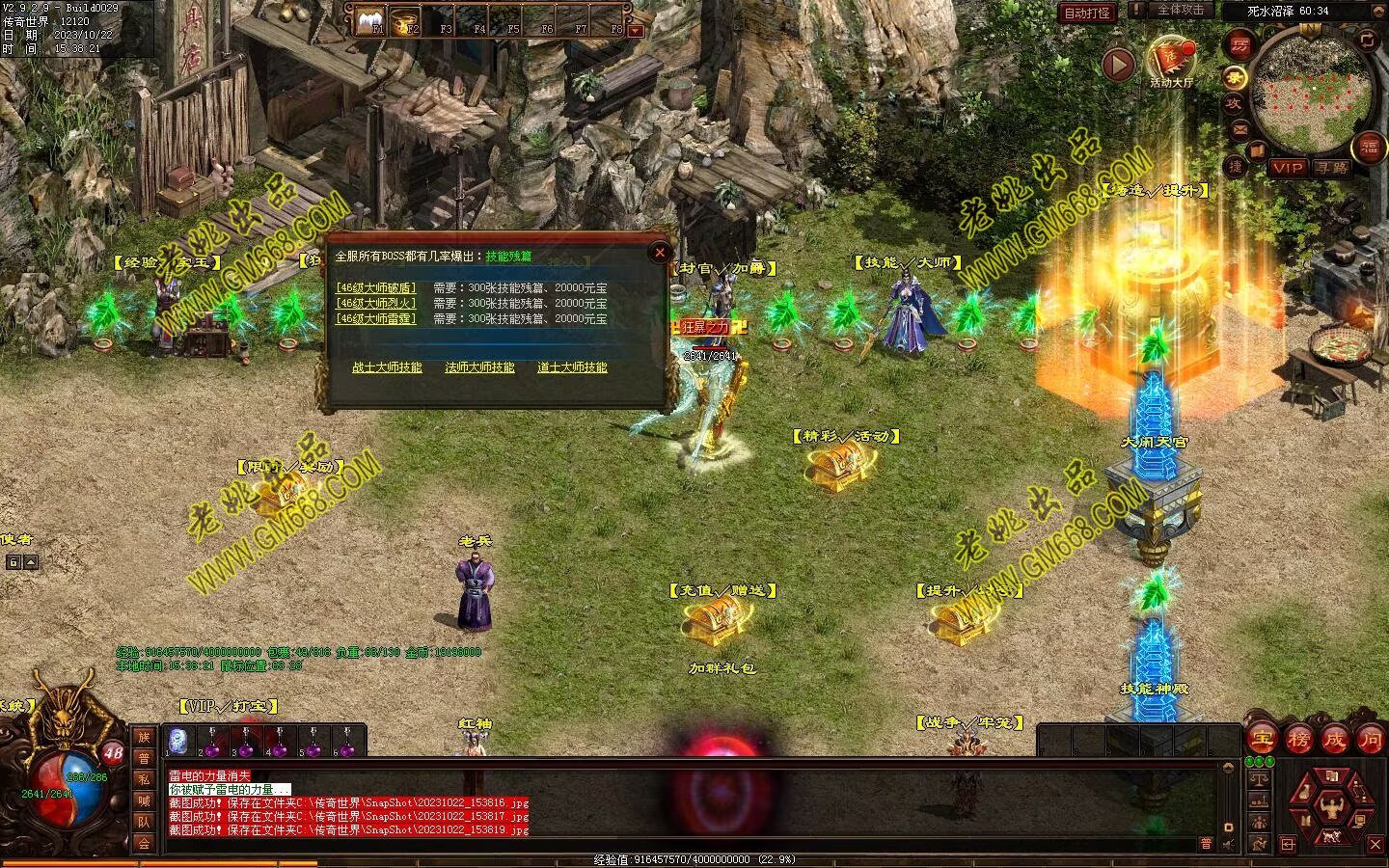Open the 道士大师技能 option
This screenshot has width=1389, height=868.
tap(572, 367)
